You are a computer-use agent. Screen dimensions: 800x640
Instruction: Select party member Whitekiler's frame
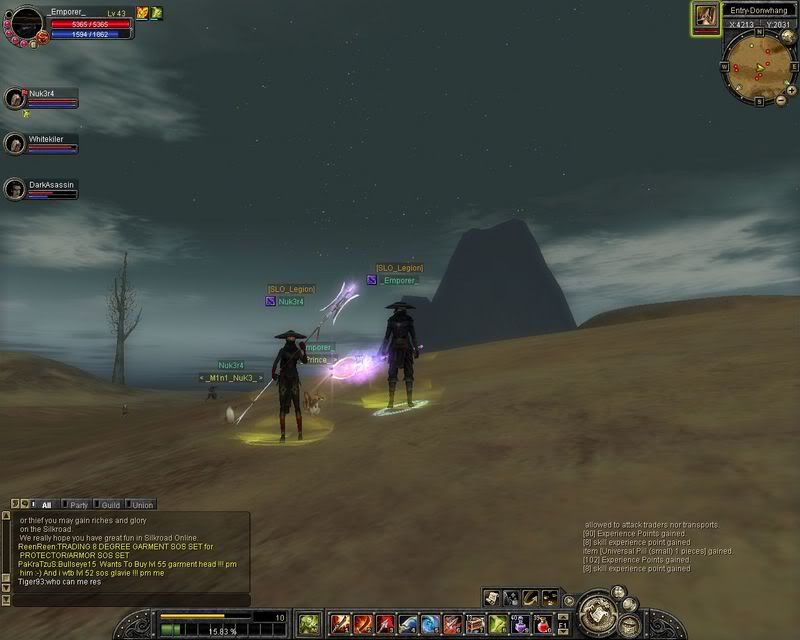(41, 144)
